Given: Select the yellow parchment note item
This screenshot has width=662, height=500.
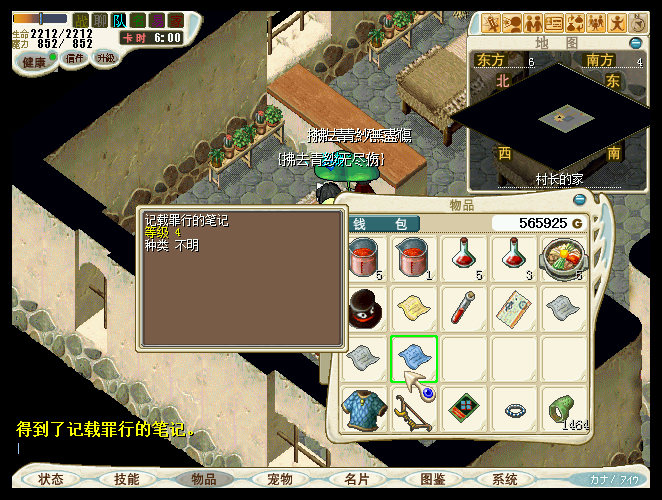Looking at the screenshot, I should point(413,308).
